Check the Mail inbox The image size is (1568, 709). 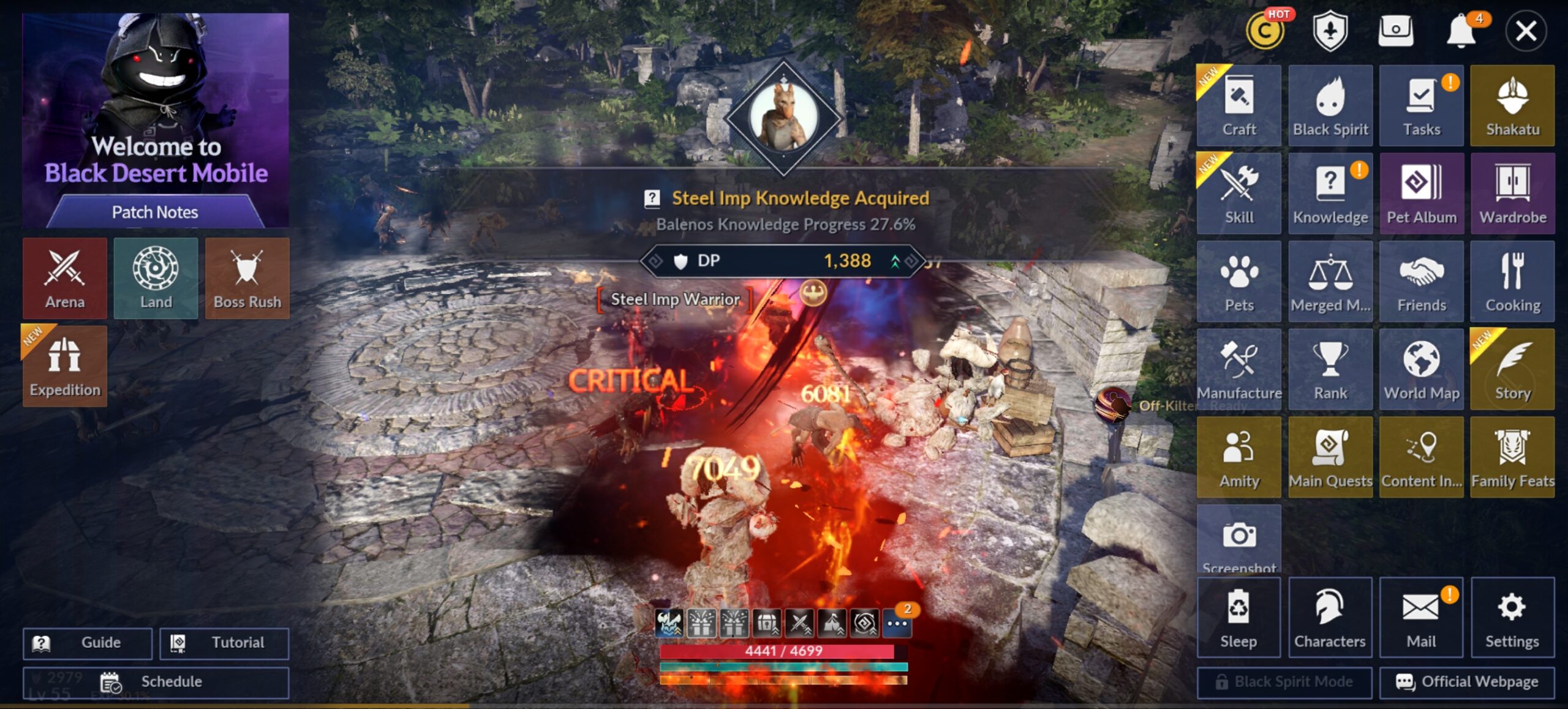pyautogui.click(x=1421, y=617)
